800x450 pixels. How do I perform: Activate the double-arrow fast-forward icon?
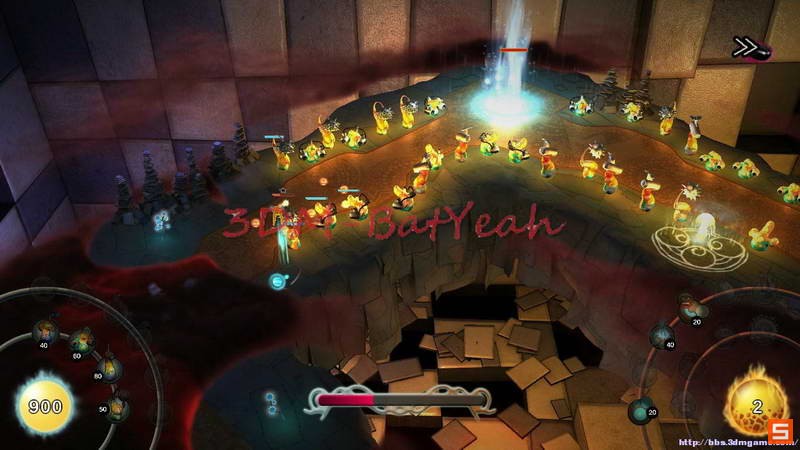tap(743, 46)
